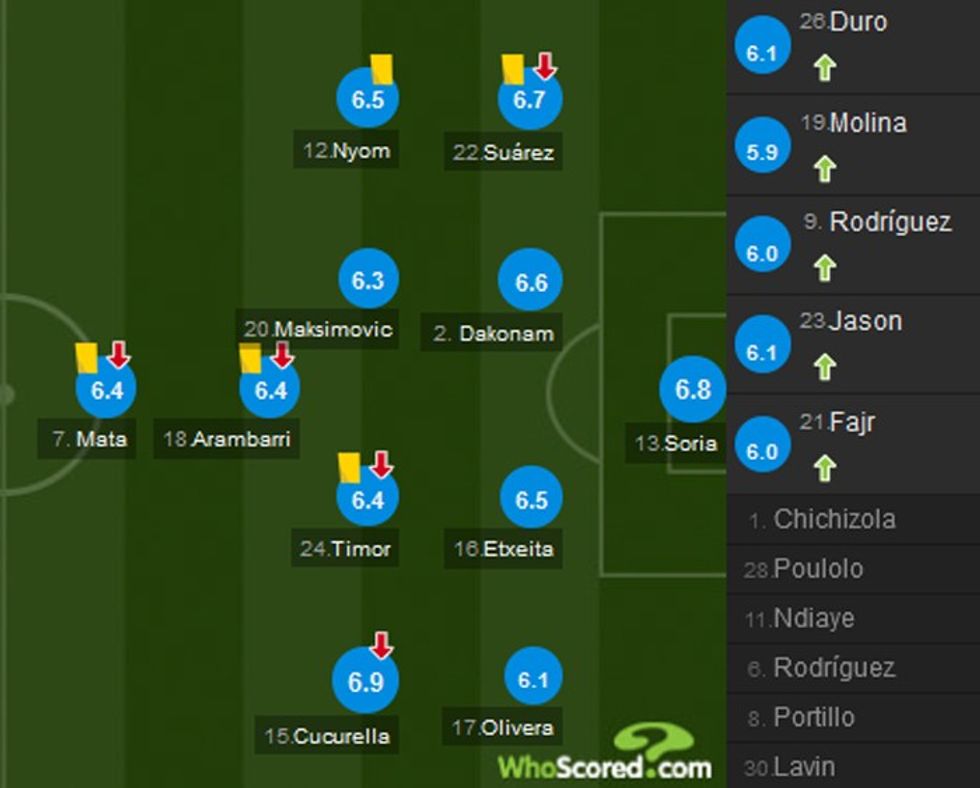Select Mata's rating circle
The image size is (980, 788).
coord(106,390)
